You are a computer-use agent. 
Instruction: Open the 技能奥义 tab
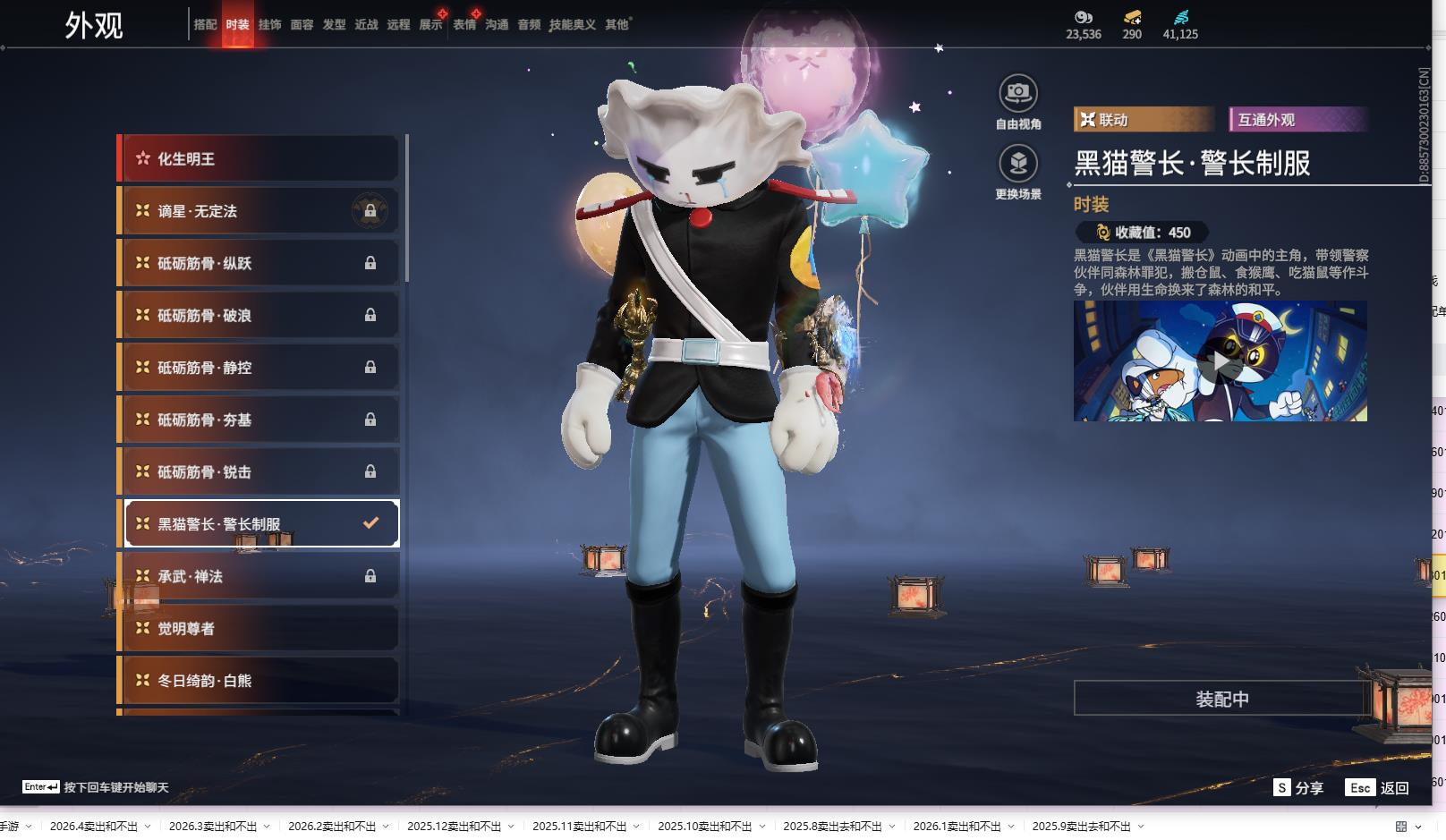pyautogui.click(x=572, y=25)
